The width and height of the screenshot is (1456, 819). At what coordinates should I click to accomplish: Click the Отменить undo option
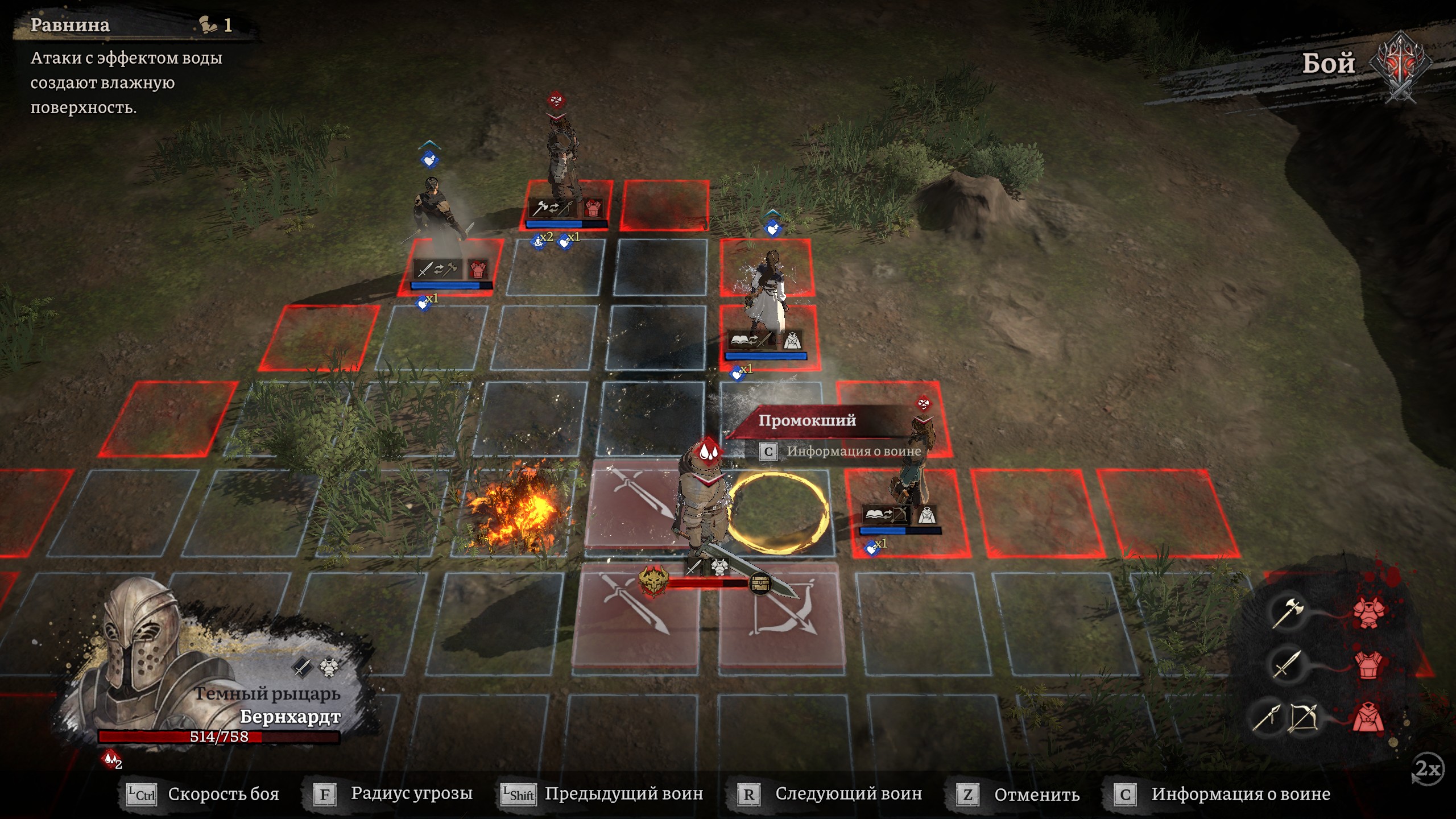pos(1018,794)
